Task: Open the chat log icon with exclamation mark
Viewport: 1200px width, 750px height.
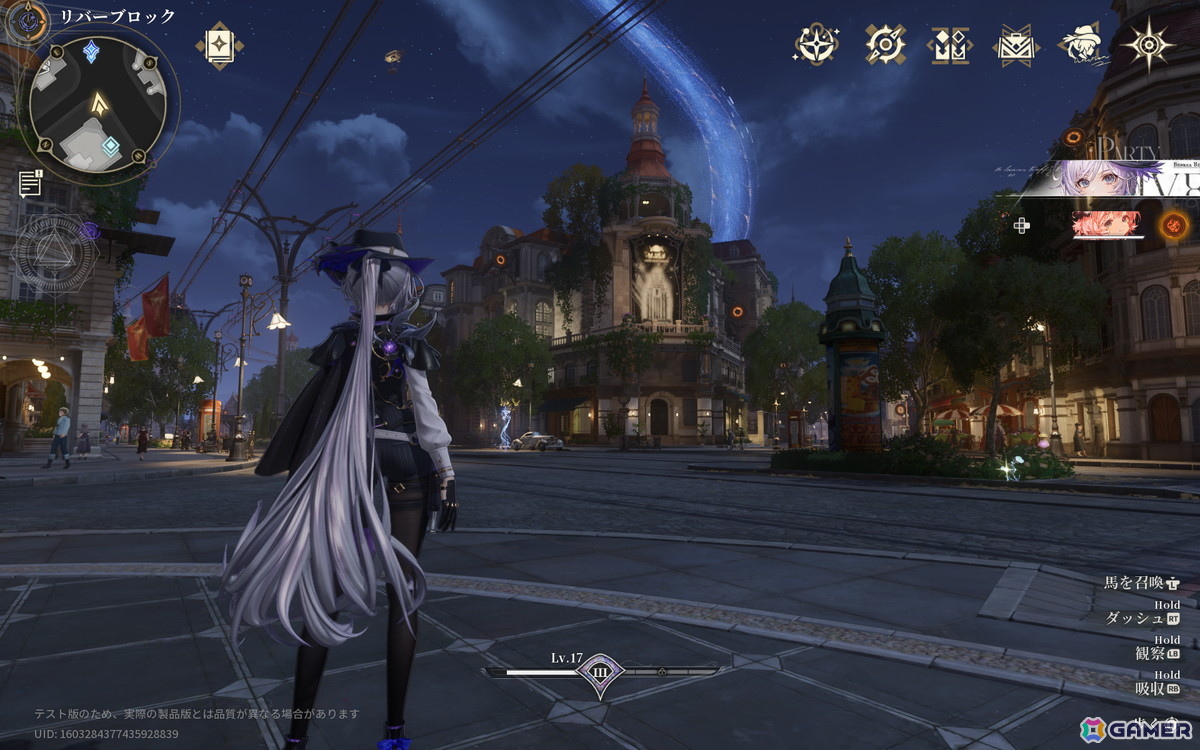Action: (x=31, y=183)
